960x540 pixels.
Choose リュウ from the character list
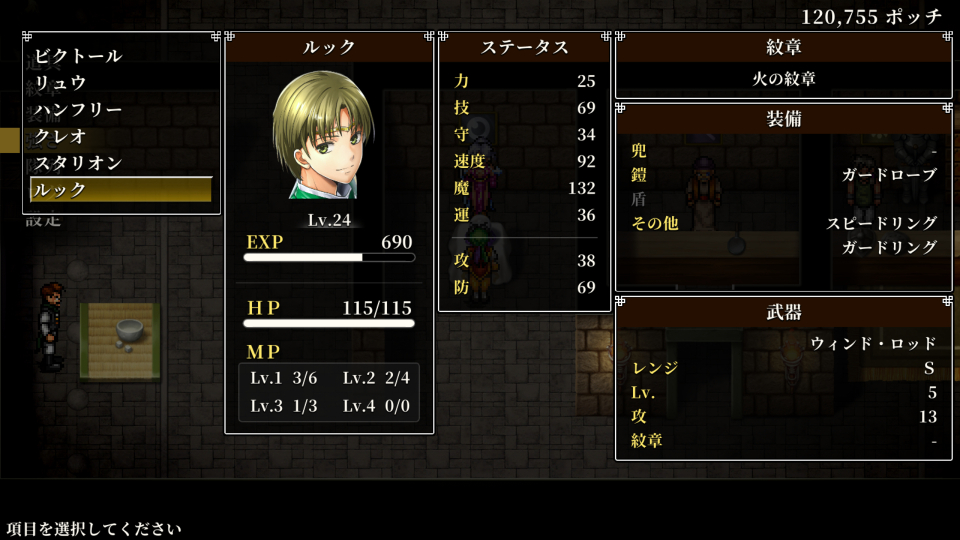pyautogui.click(x=61, y=83)
